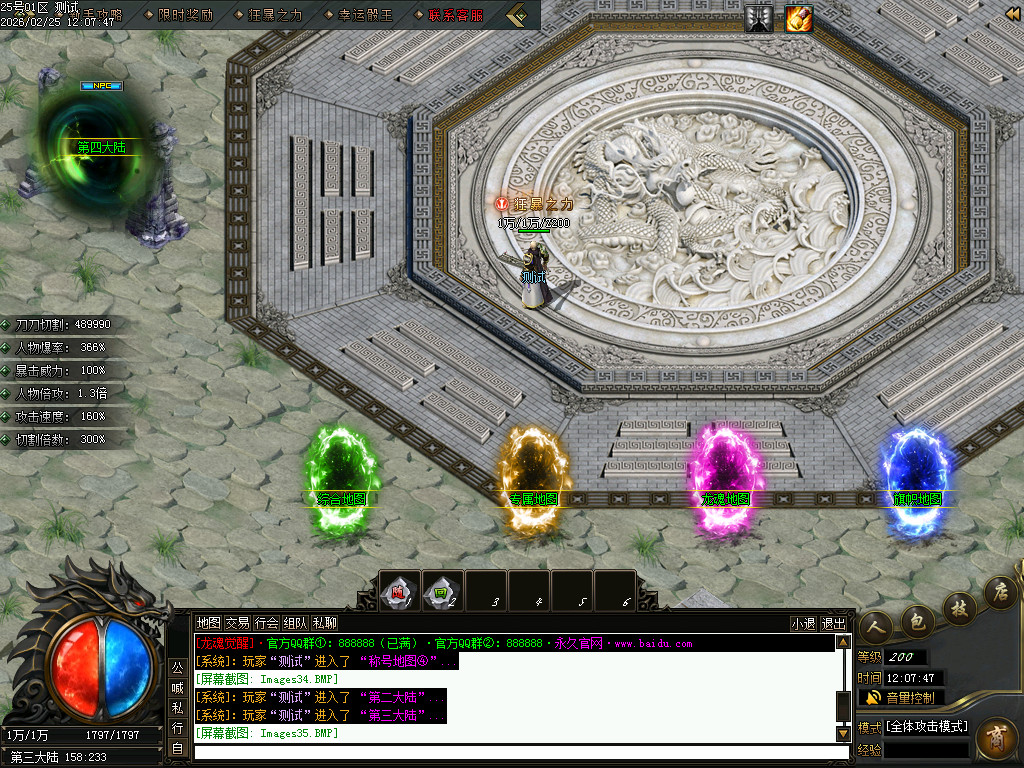Use the return stone in hotbar slot 2

click(443, 590)
